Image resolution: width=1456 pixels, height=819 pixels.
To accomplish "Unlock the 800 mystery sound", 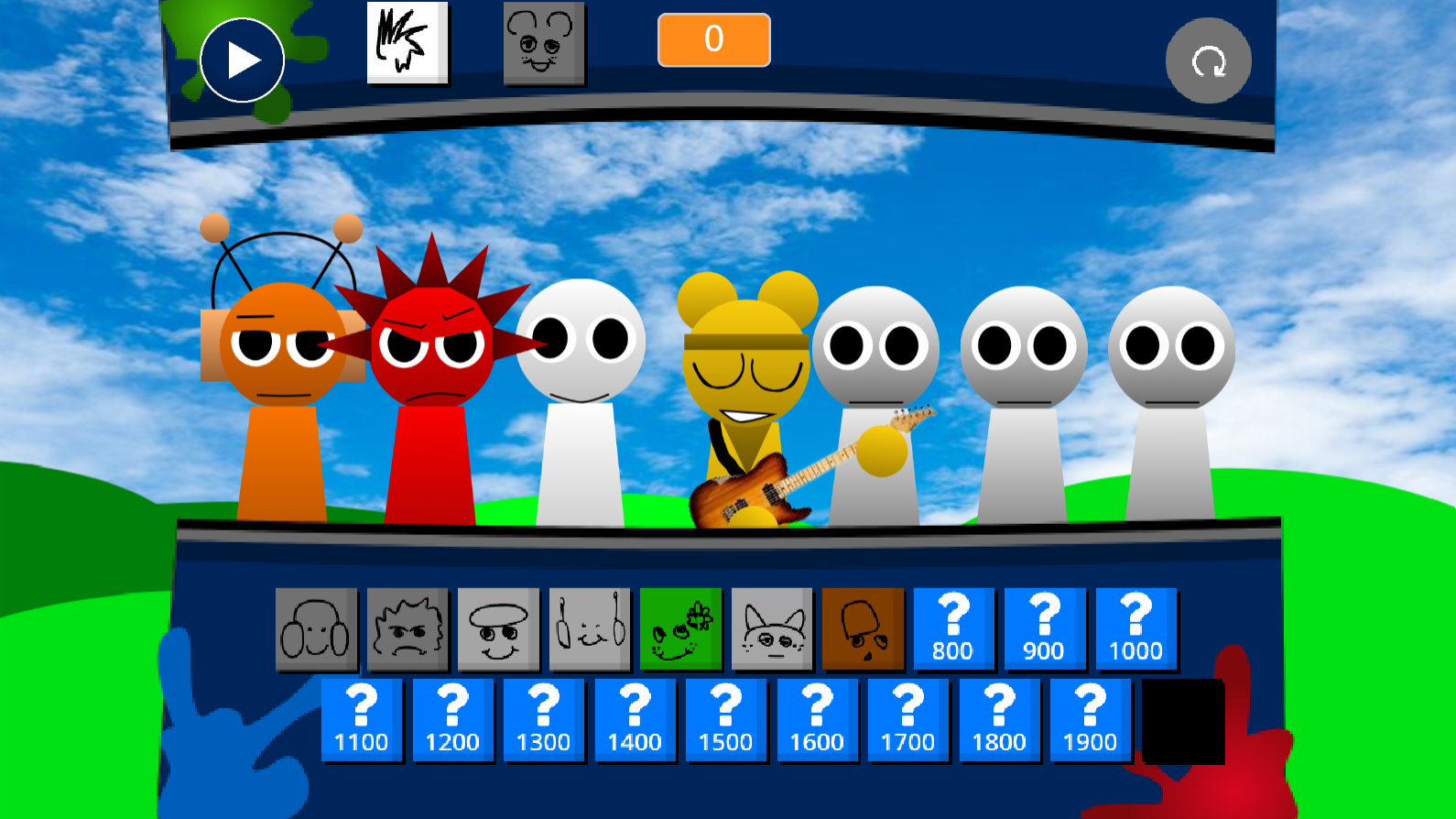I will [x=954, y=628].
